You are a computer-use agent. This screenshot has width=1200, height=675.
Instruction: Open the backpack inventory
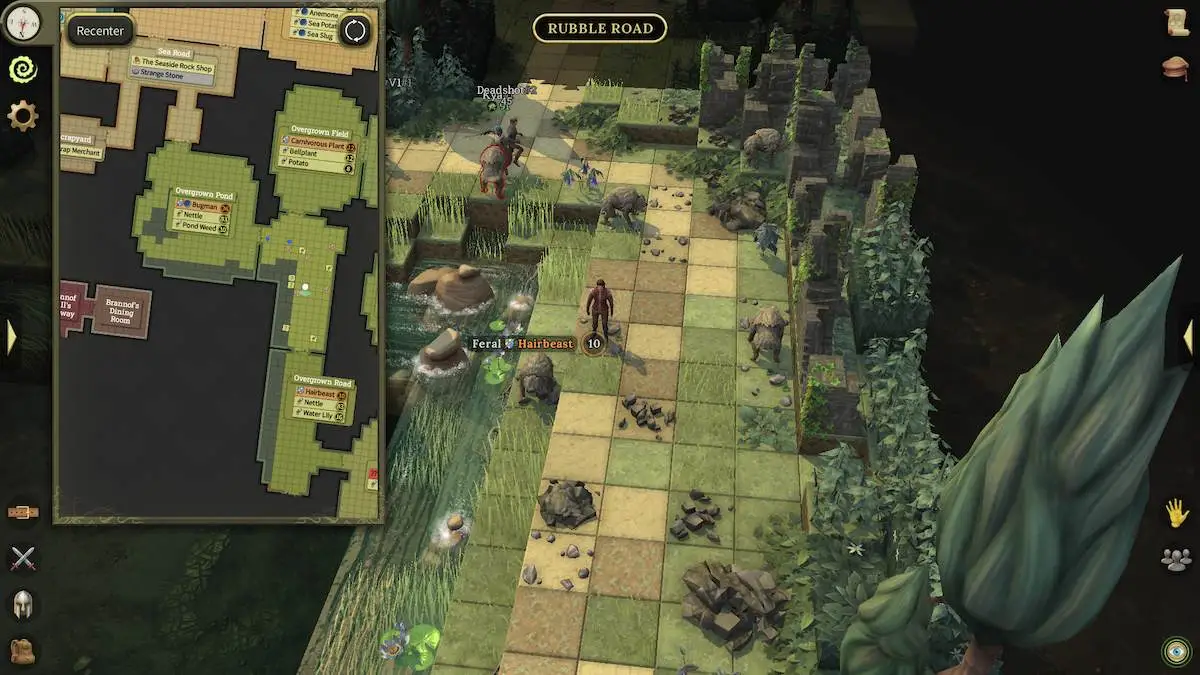pos(22,650)
